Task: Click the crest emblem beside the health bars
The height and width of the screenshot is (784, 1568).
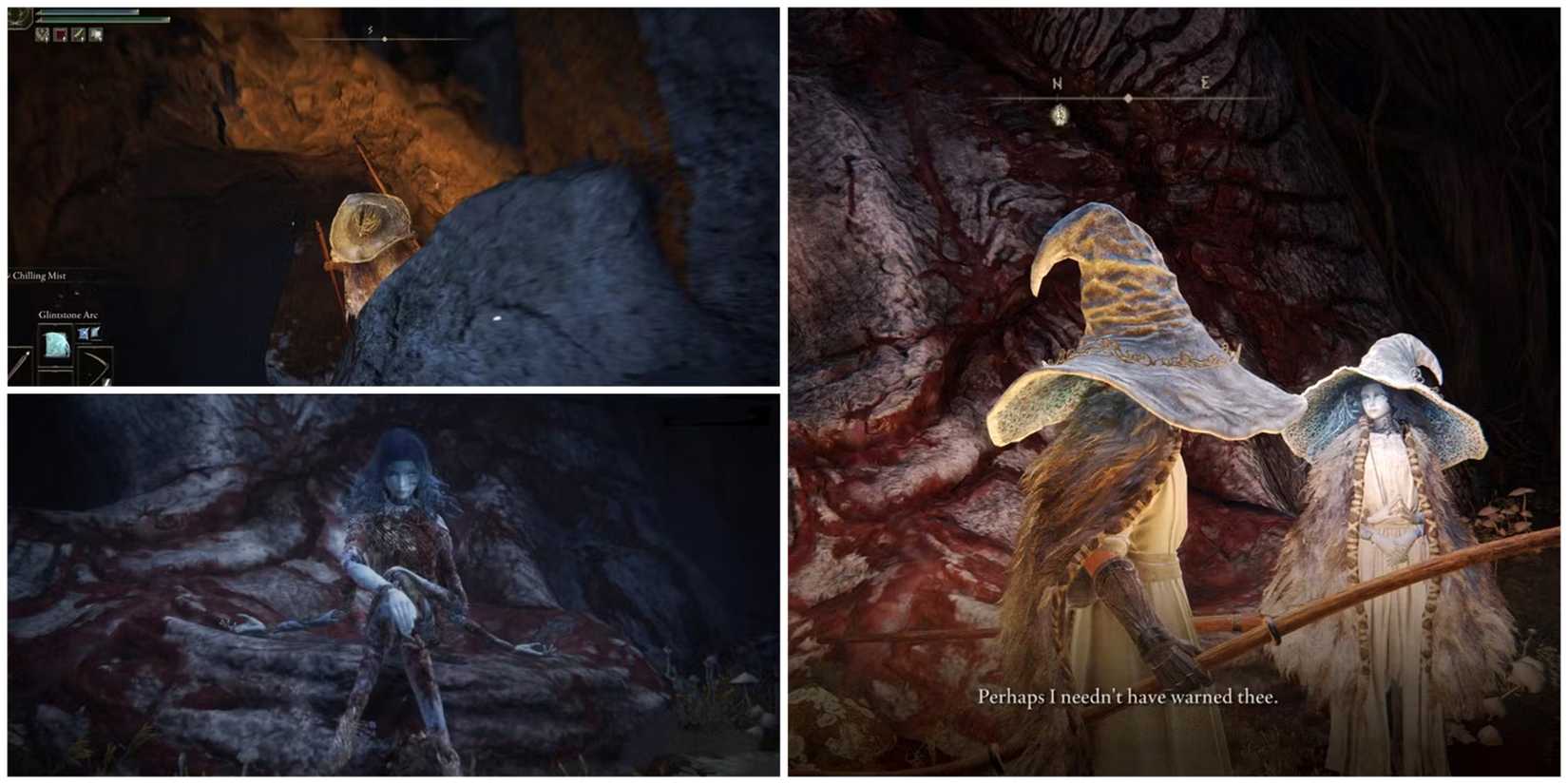Action: [19, 16]
